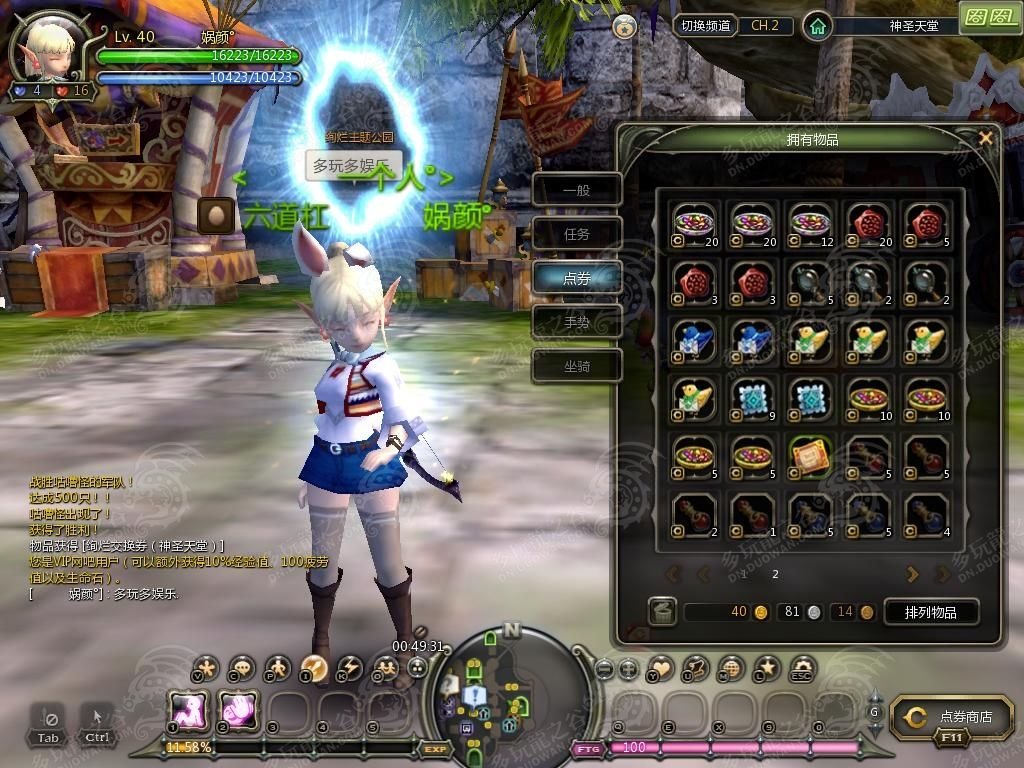Close the 拥有物品 inventory window
The height and width of the screenshot is (768, 1024).
tap(986, 139)
